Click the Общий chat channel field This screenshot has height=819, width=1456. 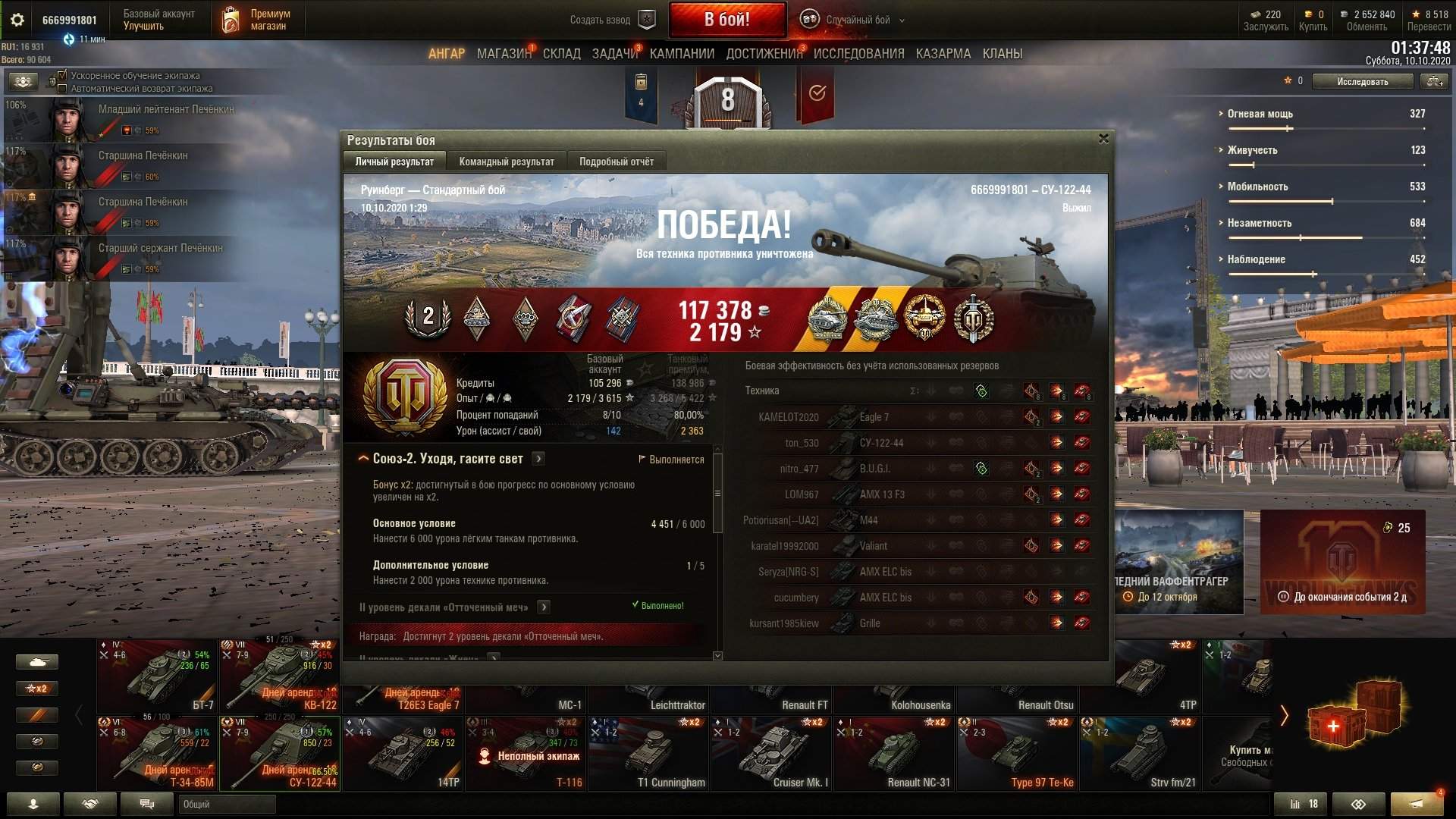(227, 804)
